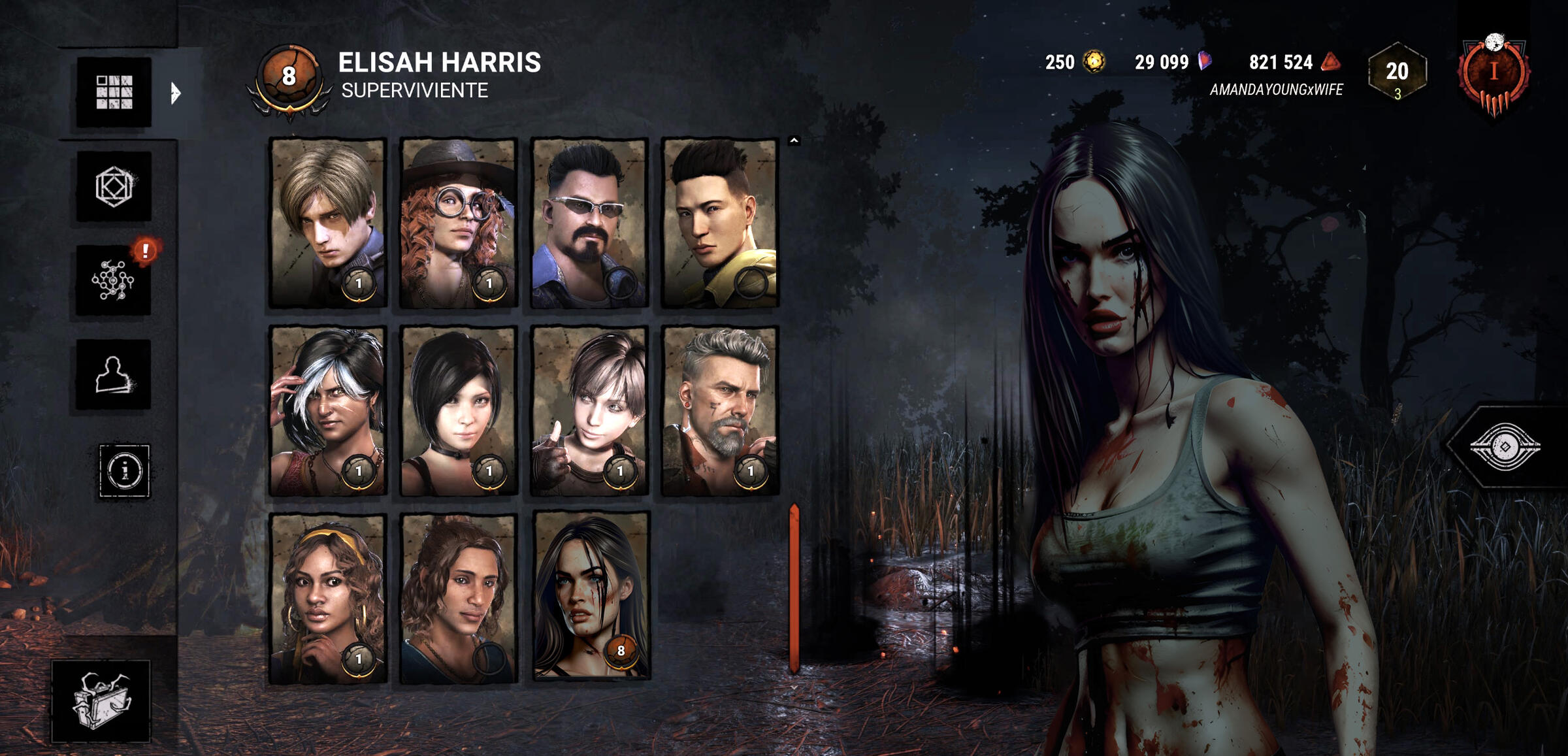Open the customization bust tab
Image resolution: width=1568 pixels, height=756 pixels.
[113, 375]
